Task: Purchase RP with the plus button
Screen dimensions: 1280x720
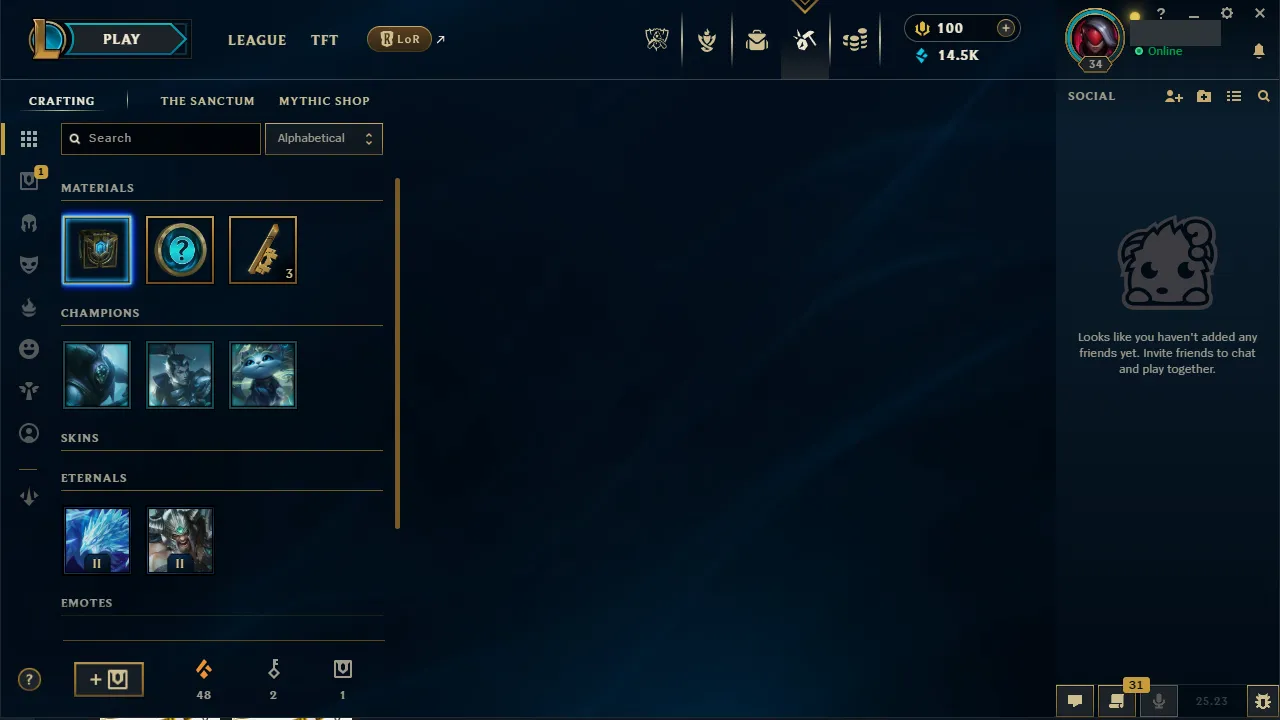Action: tap(1005, 28)
